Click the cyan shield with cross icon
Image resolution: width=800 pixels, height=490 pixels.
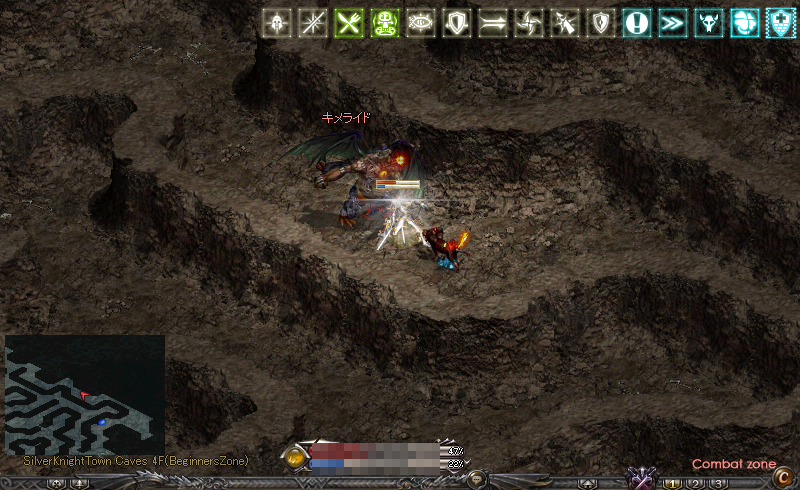coord(781,23)
